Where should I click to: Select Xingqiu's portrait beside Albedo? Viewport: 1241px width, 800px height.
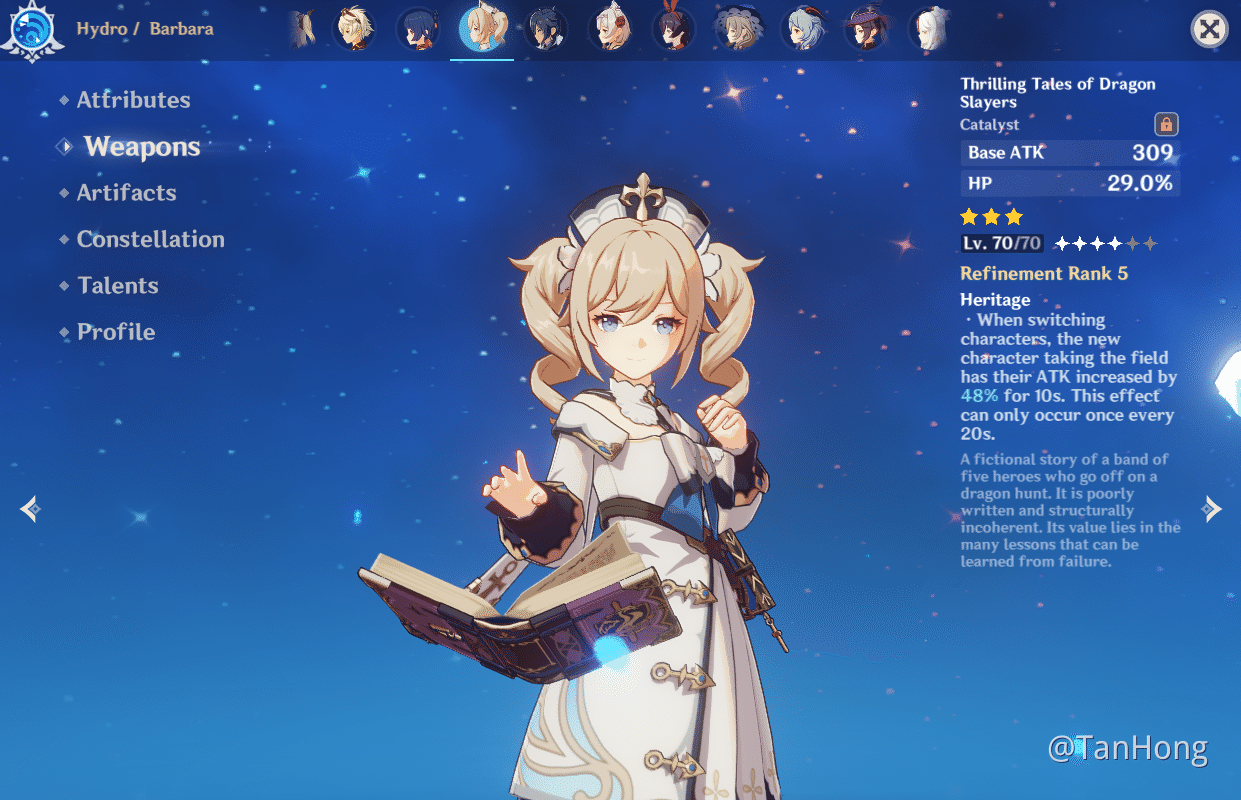coord(418,29)
